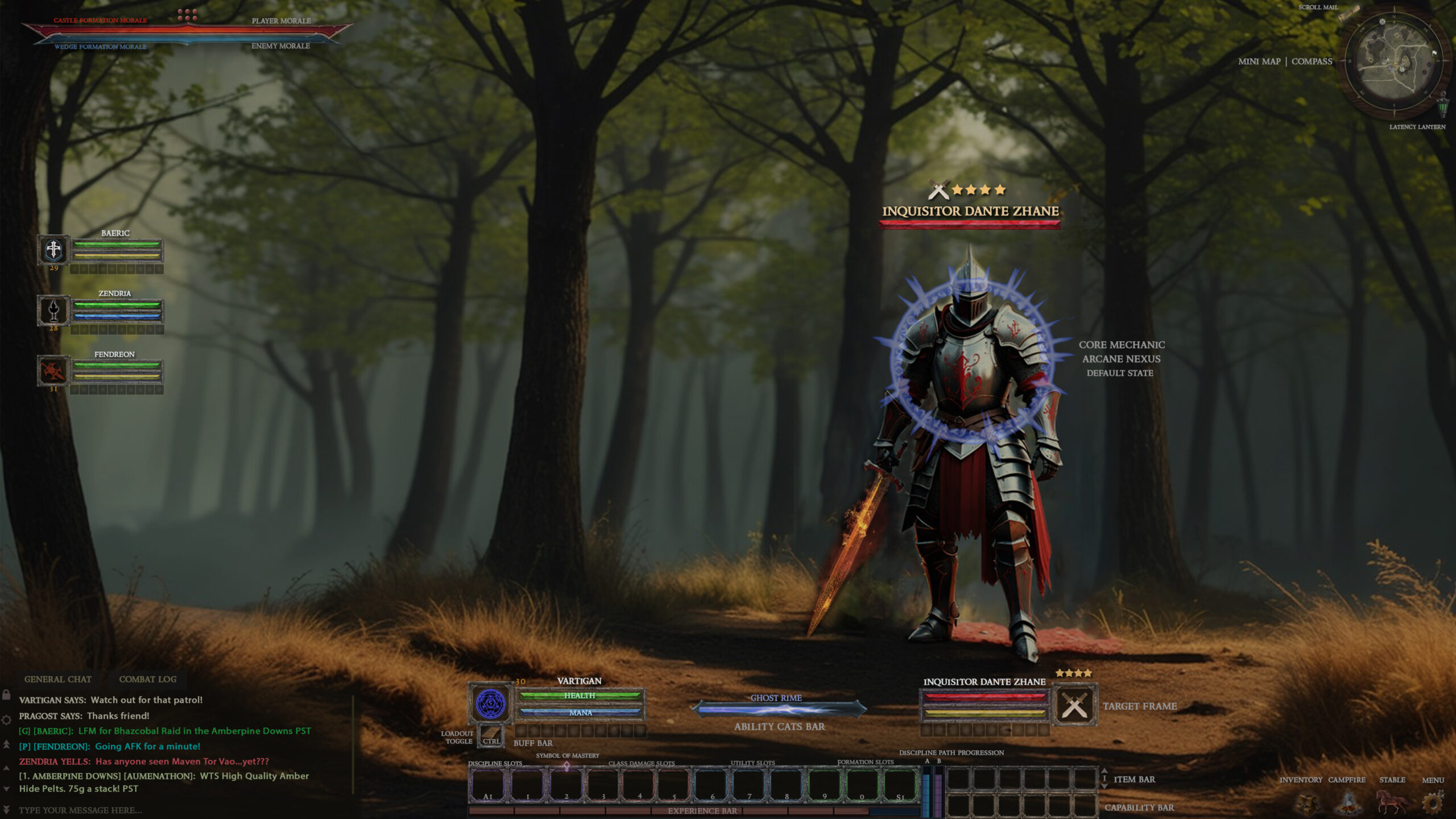Select the formation slot labeled S1
The image size is (1456, 819).
(900, 785)
